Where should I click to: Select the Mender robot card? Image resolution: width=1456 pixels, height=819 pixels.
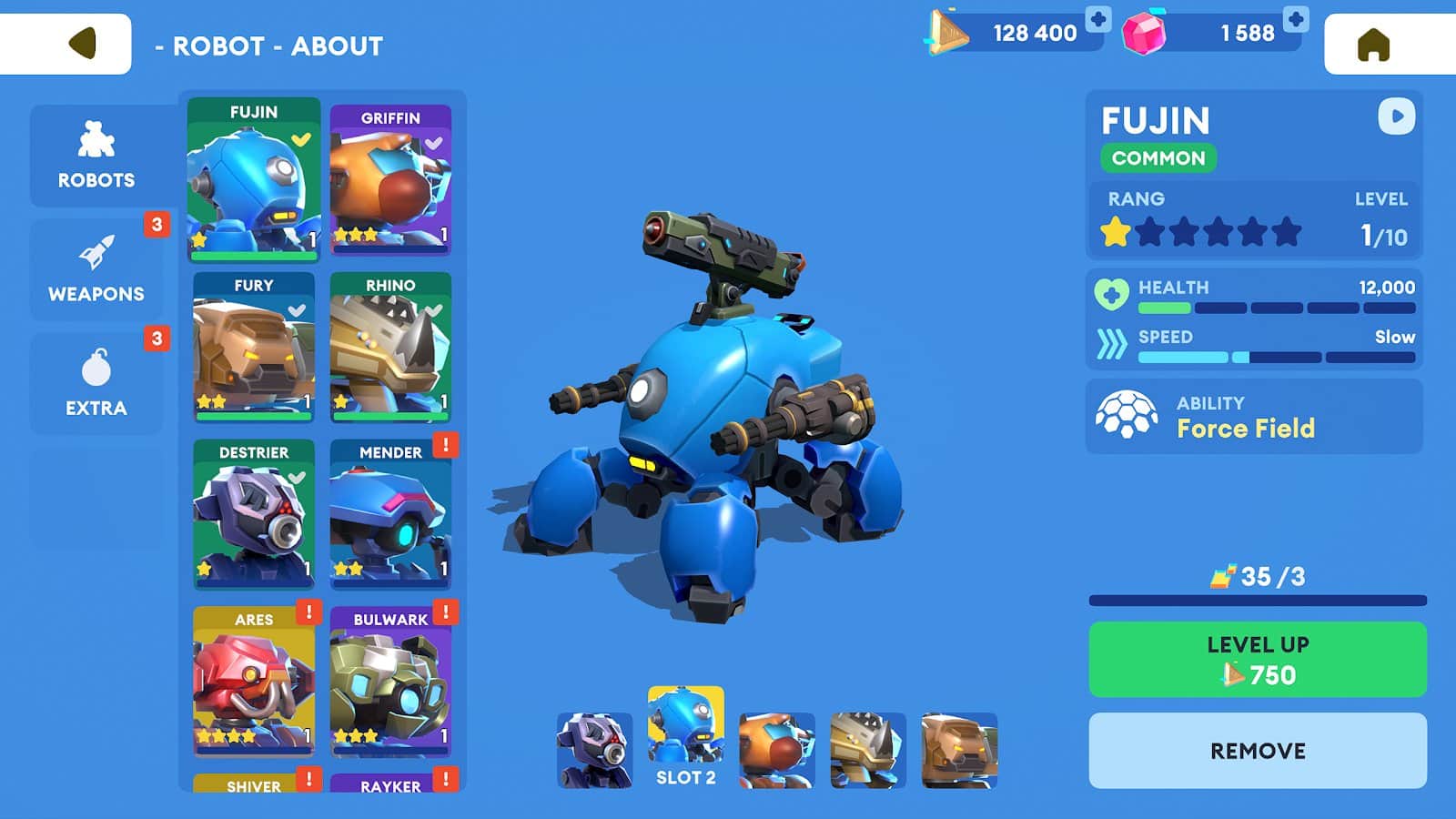[390, 514]
